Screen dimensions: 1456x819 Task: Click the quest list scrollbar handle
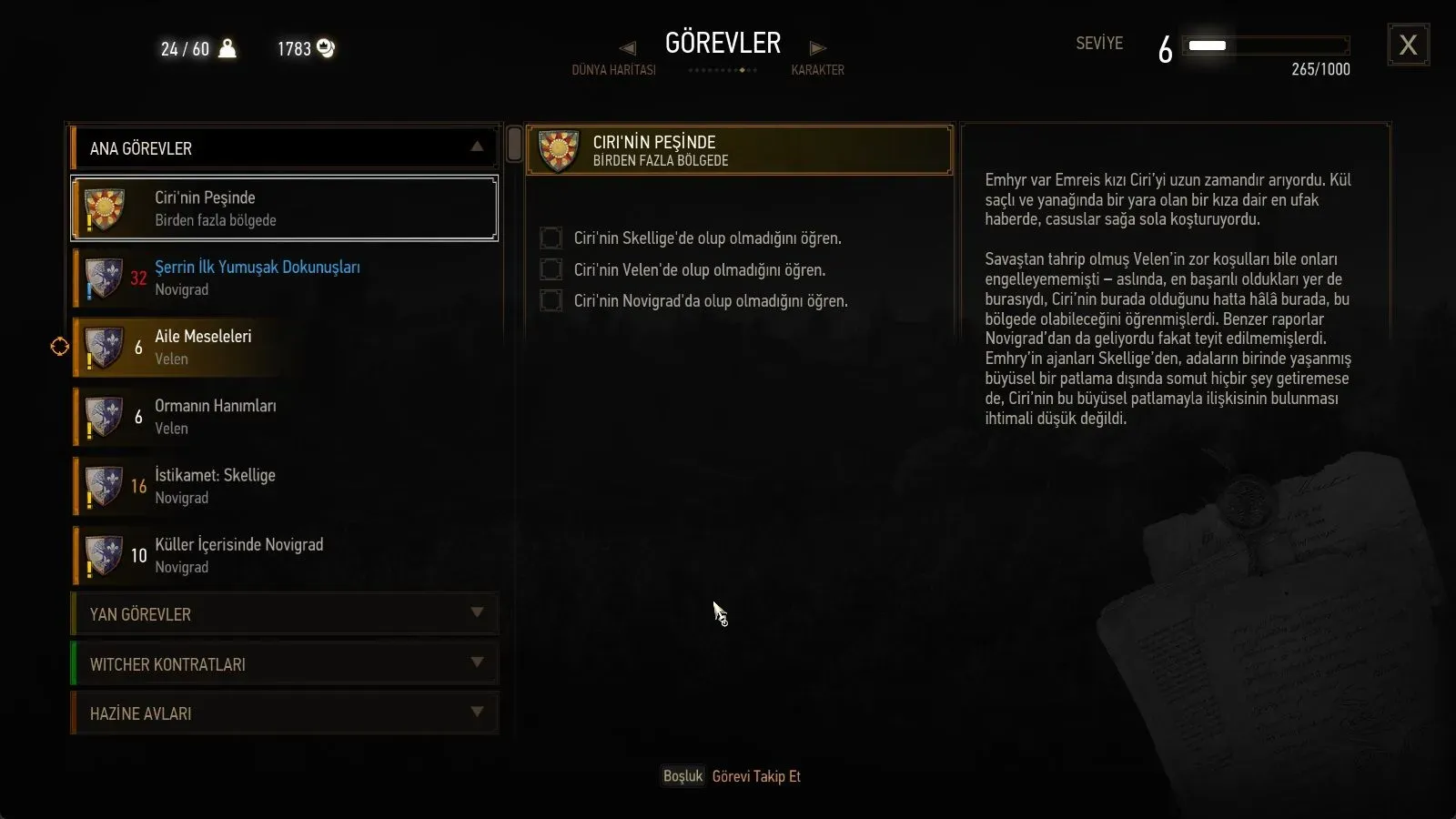click(x=514, y=145)
